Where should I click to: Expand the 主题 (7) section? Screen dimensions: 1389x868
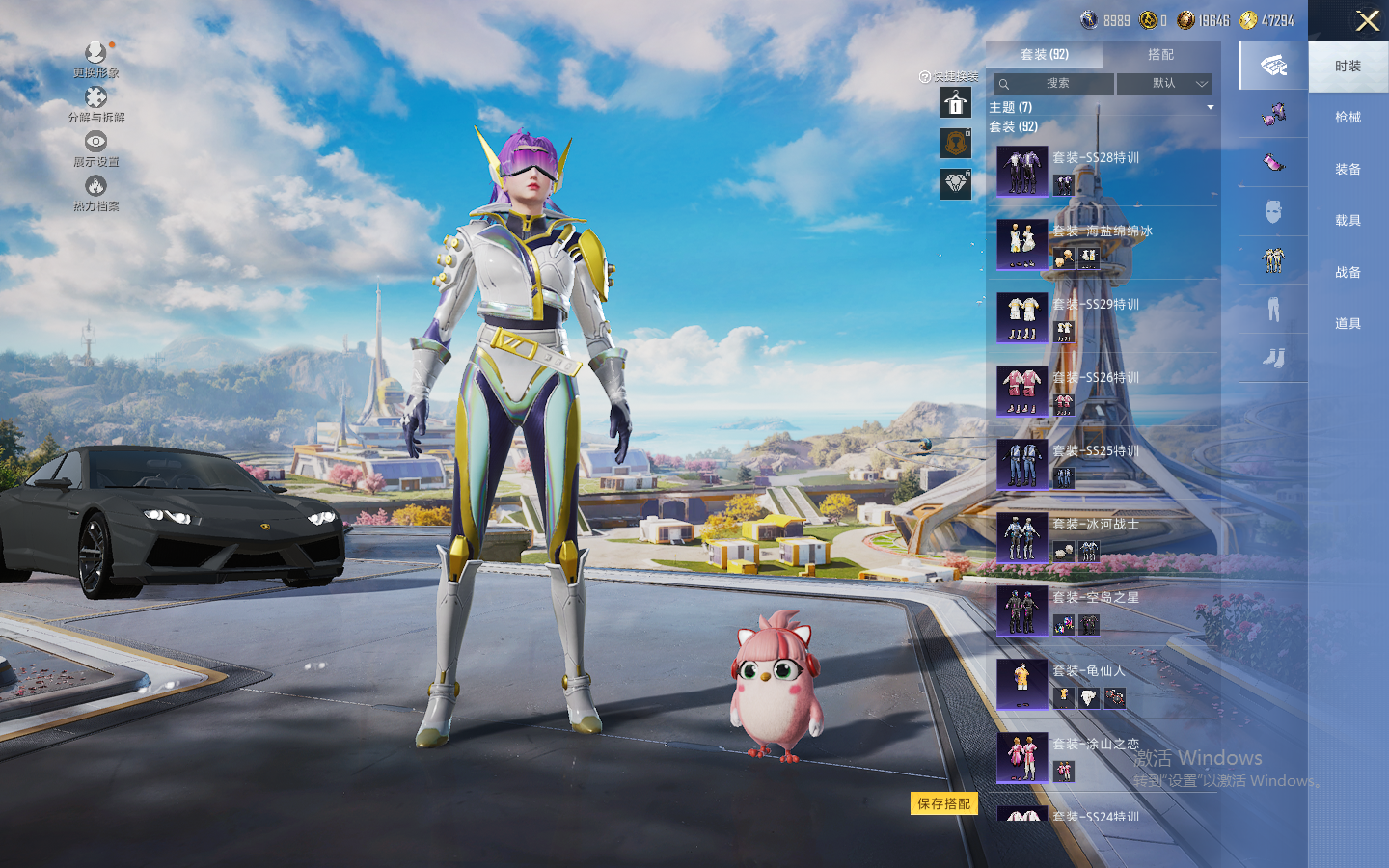coord(1100,107)
